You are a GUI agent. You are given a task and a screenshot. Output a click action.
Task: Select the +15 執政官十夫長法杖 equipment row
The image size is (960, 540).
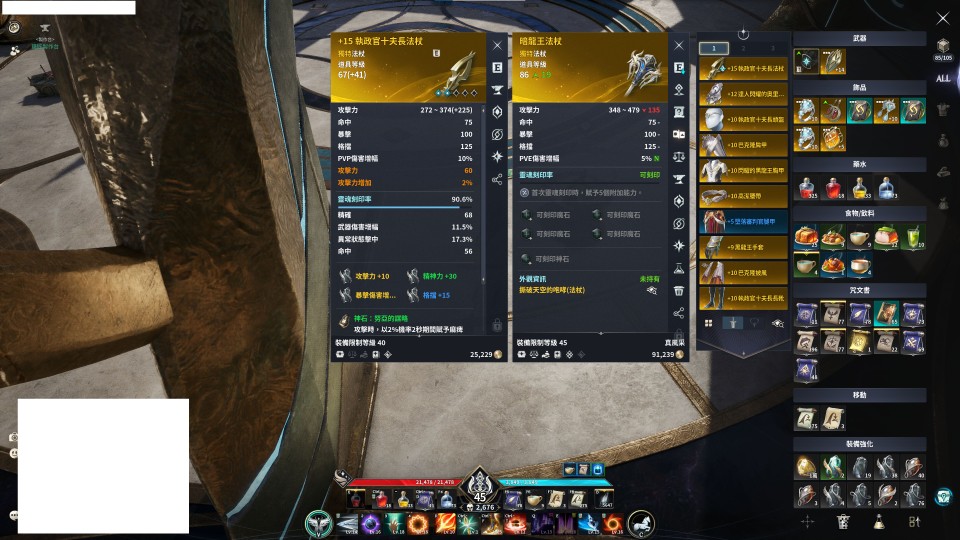[x=745, y=68]
